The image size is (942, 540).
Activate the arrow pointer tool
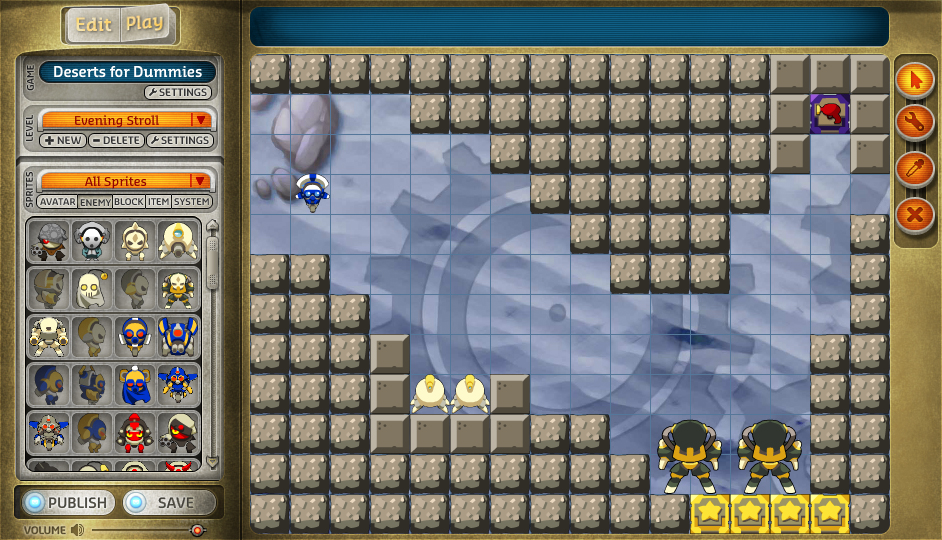tap(914, 80)
